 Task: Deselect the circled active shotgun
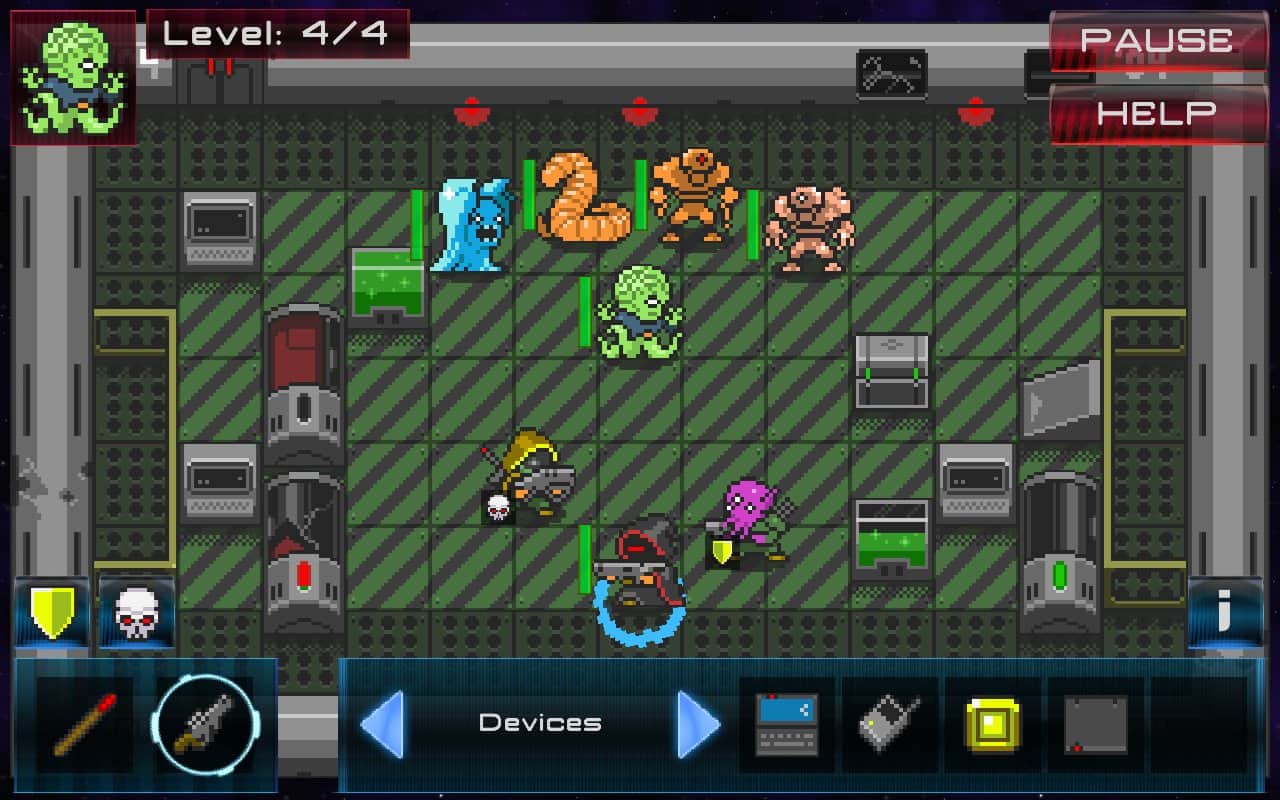coord(205,725)
